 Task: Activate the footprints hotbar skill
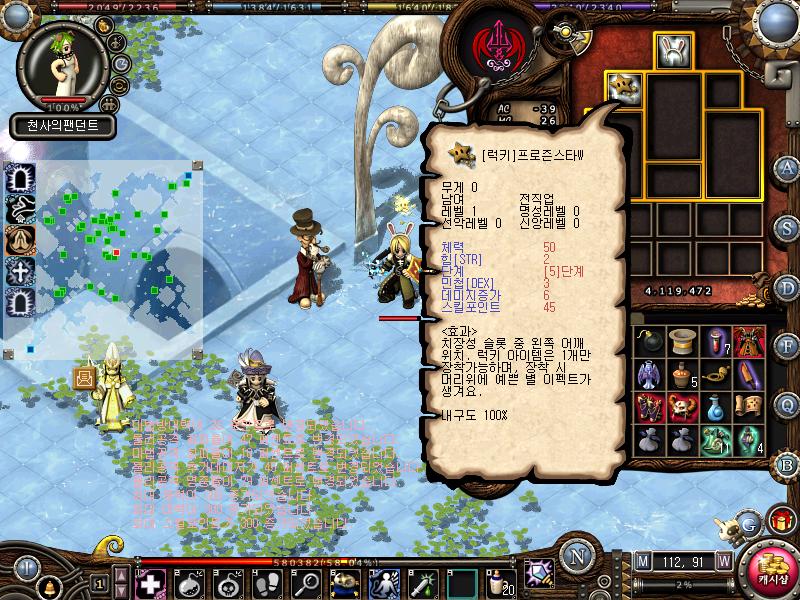[268, 583]
